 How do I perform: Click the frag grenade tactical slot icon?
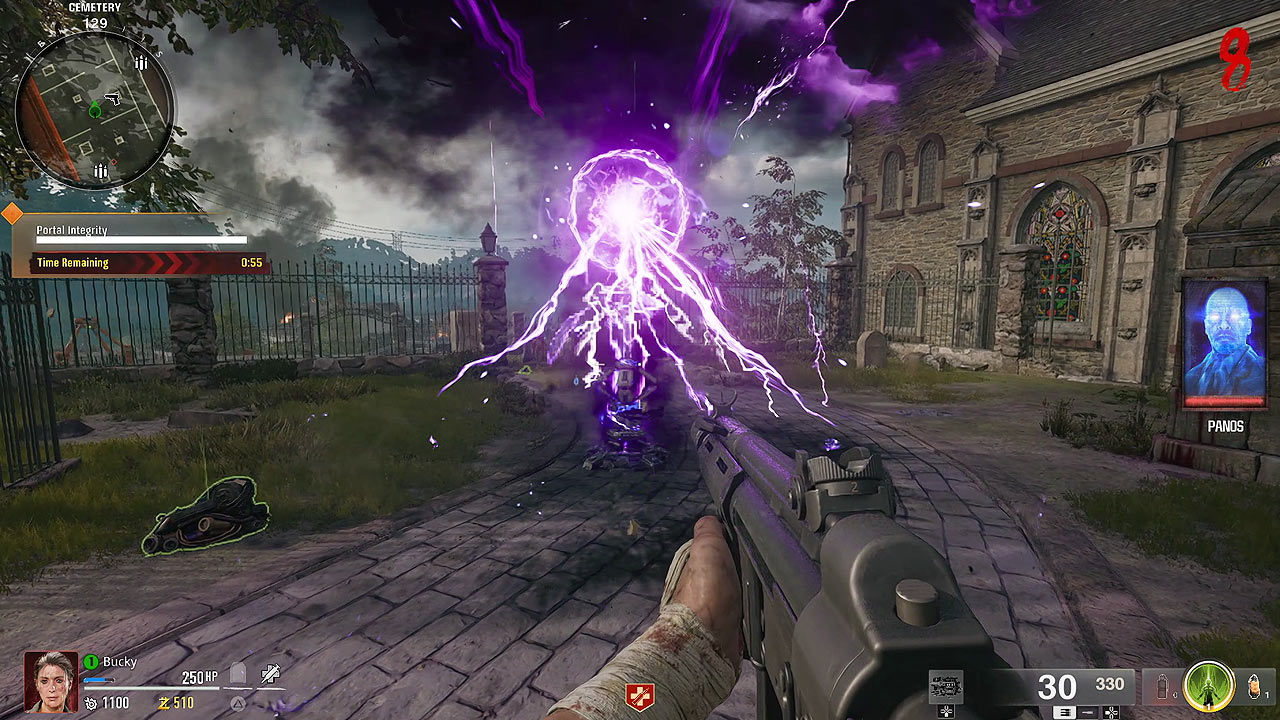point(1163,687)
